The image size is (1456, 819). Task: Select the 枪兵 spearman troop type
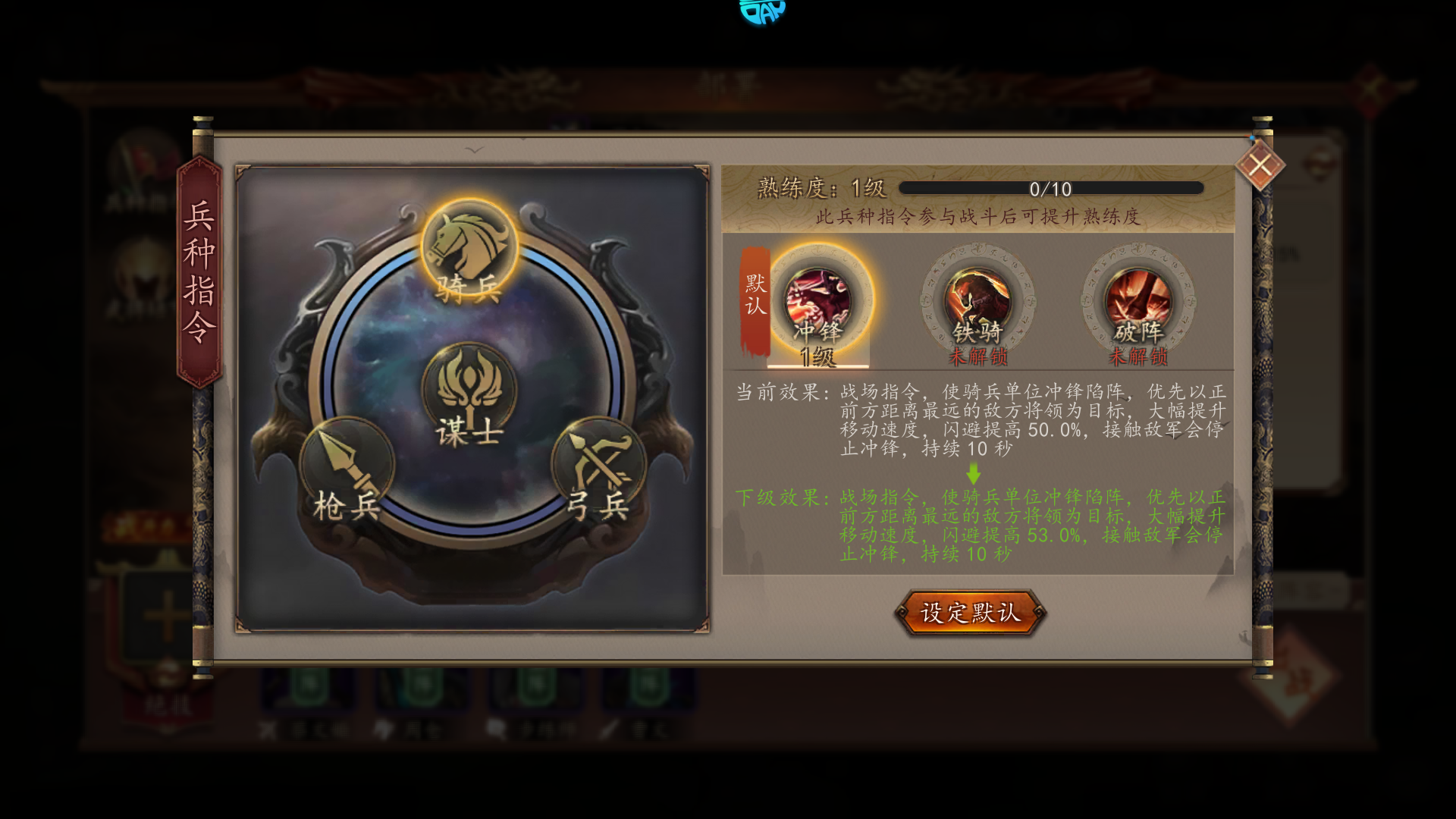tap(347, 466)
